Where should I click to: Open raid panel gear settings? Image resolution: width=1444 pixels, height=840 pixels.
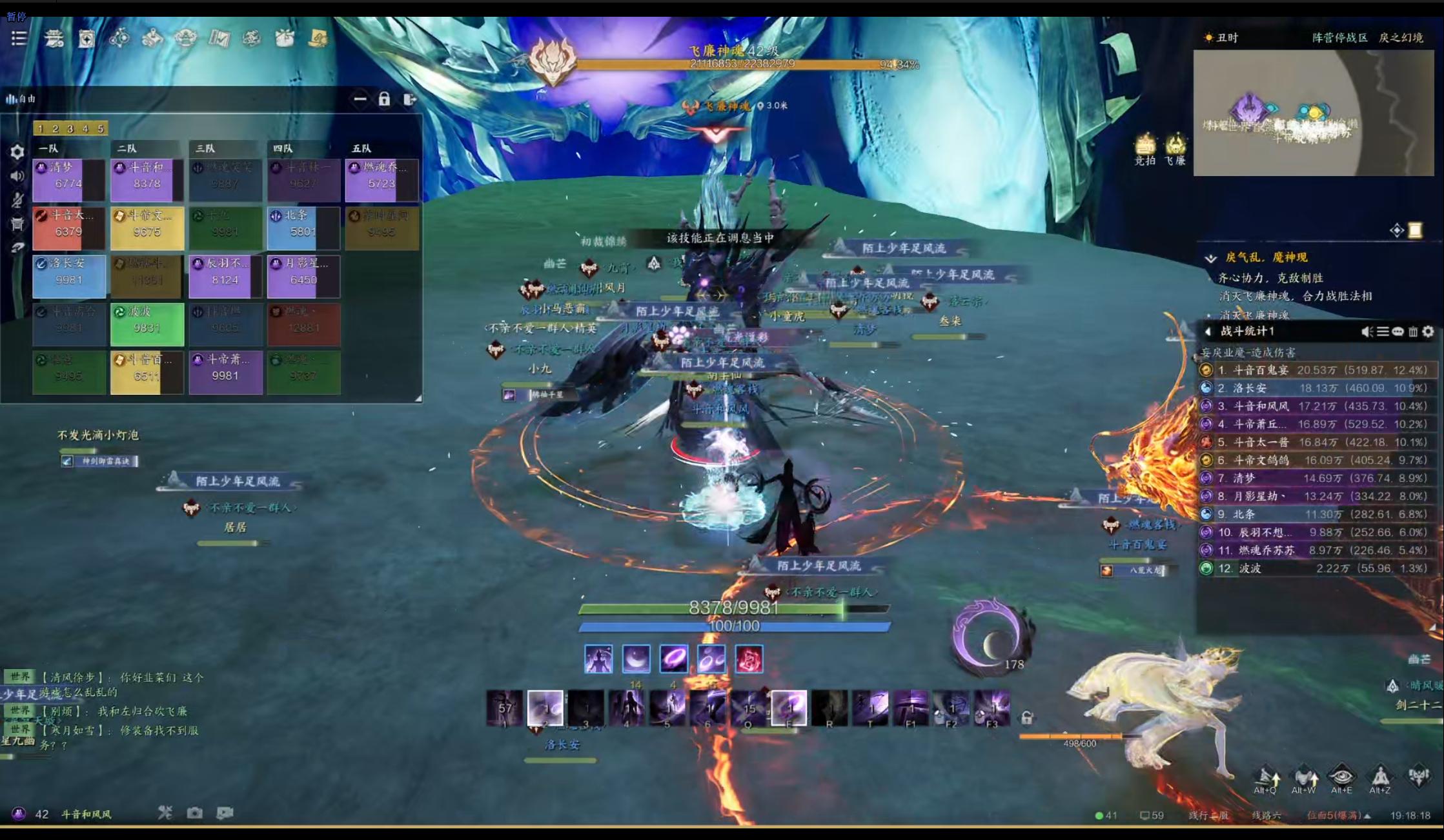click(x=17, y=152)
